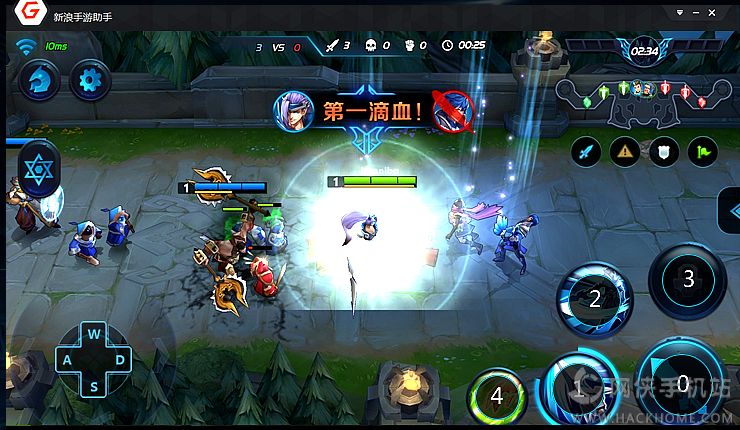Screen dimensions: 740x430
Task: Trigger the skill button labeled 3
Action: pos(687,280)
